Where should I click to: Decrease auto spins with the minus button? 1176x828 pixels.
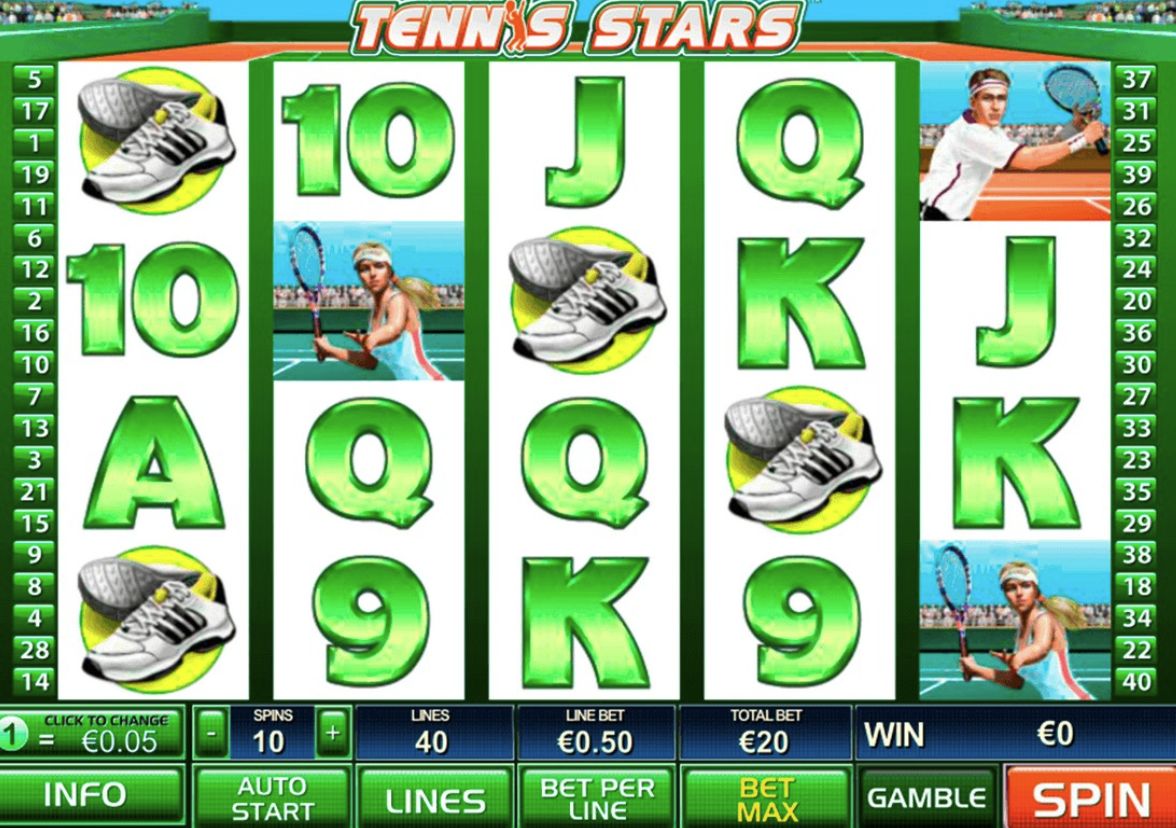[211, 732]
